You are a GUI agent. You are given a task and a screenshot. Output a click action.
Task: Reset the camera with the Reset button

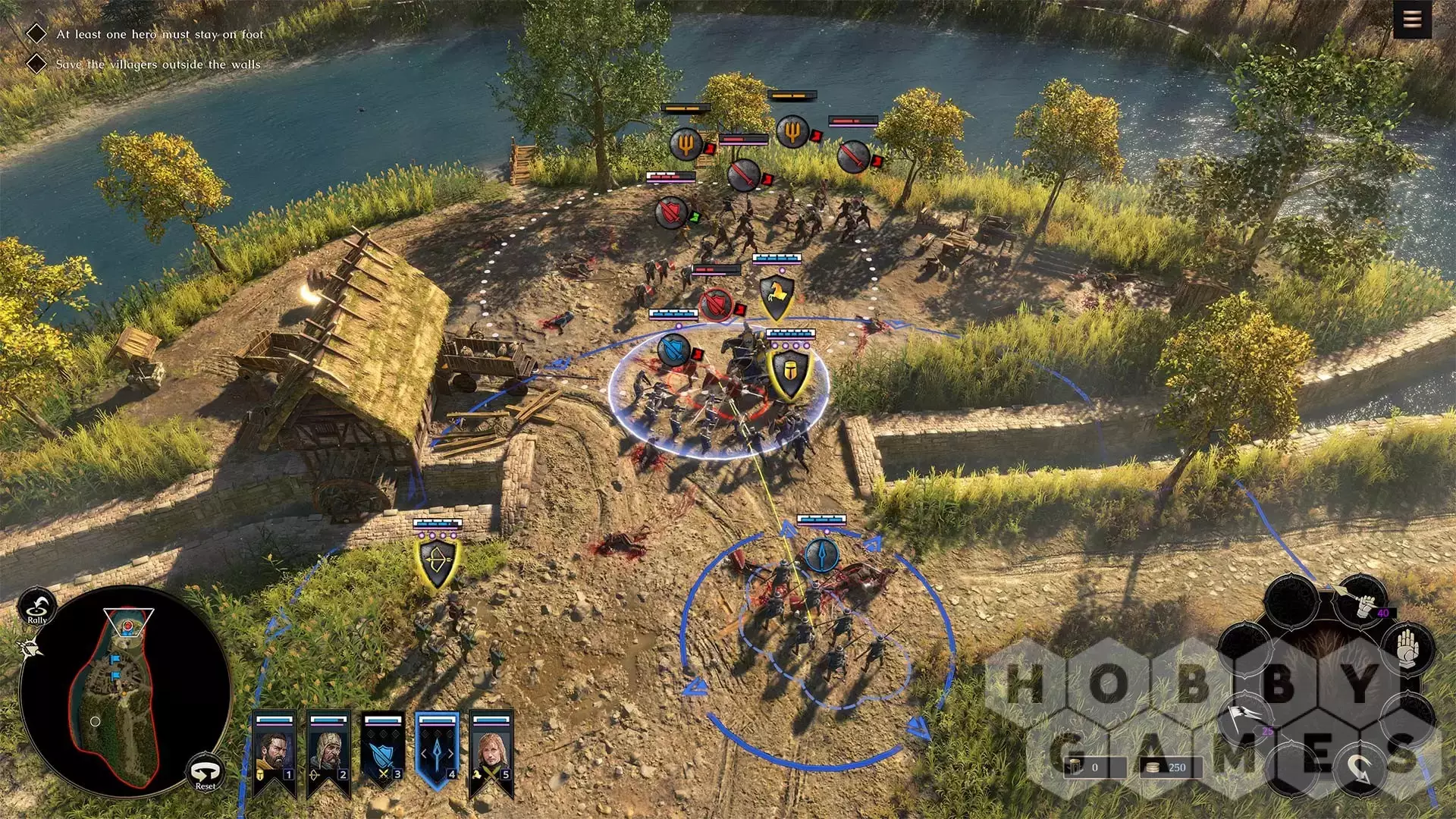206,773
